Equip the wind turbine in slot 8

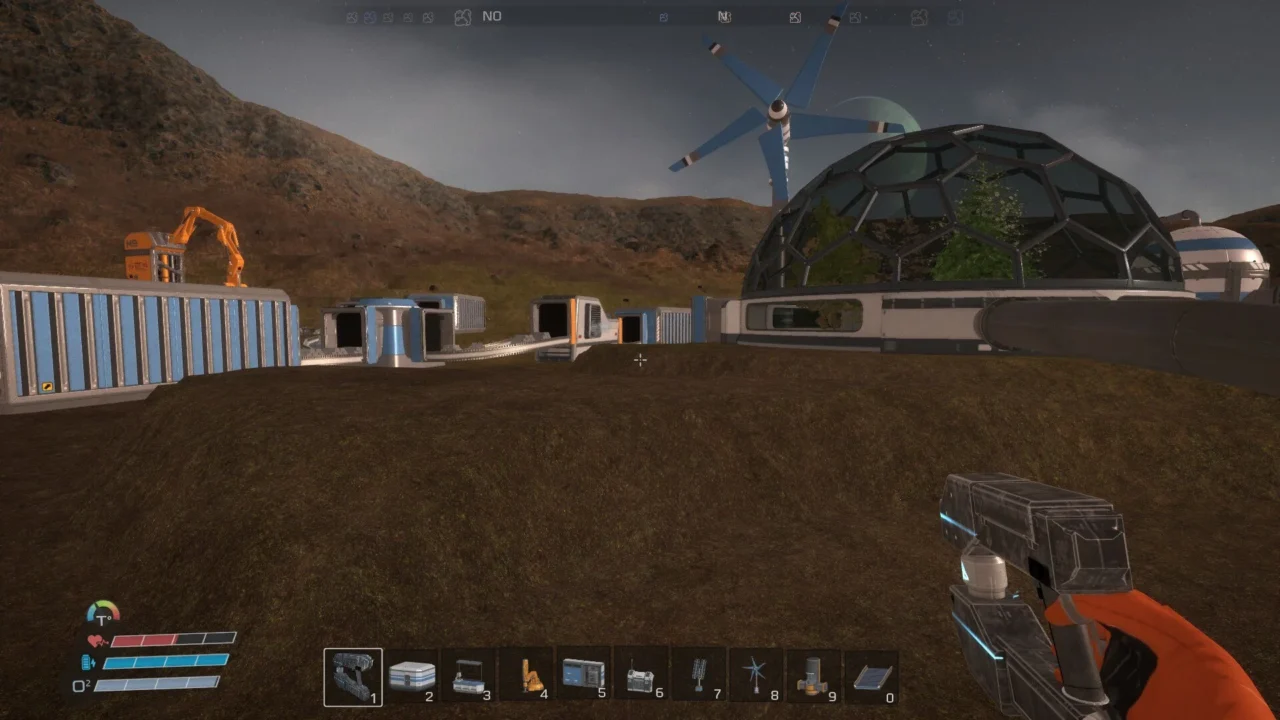756,677
